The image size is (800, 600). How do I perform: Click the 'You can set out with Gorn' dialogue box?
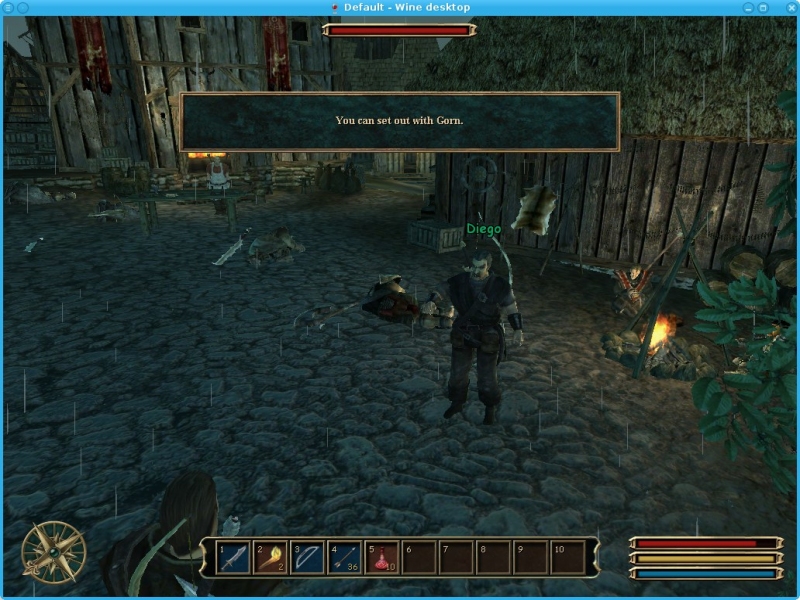click(x=399, y=121)
